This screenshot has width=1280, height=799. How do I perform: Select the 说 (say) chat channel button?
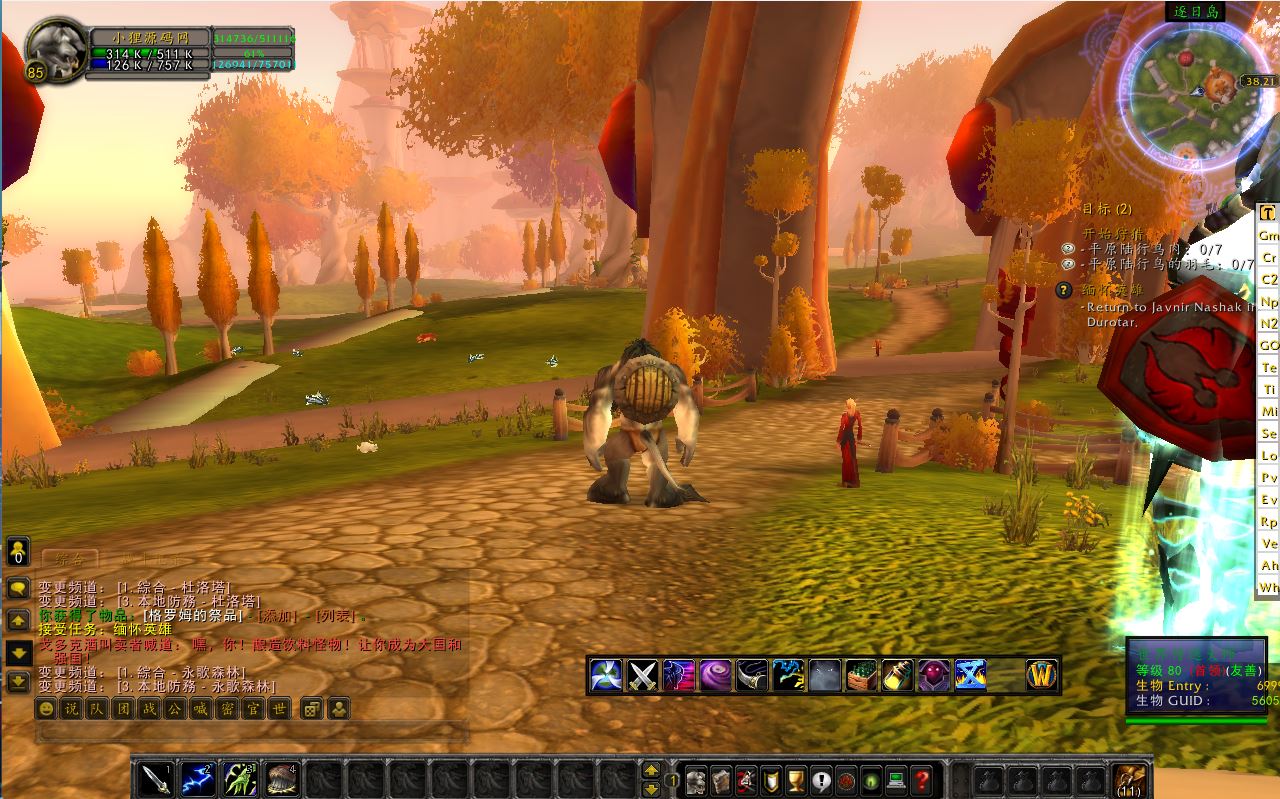coord(71,708)
